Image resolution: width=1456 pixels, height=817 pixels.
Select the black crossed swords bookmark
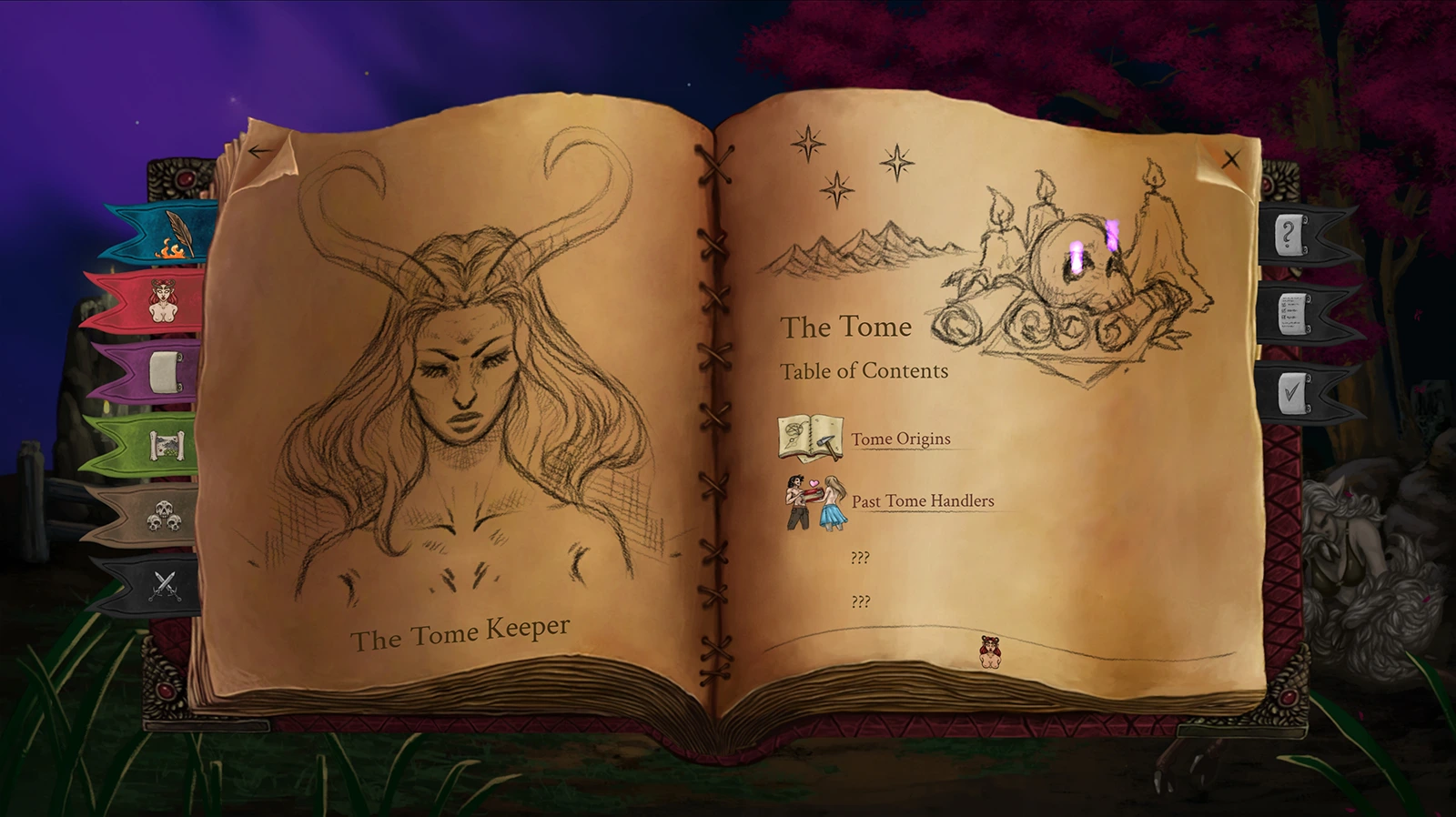click(x=164, y=585)
